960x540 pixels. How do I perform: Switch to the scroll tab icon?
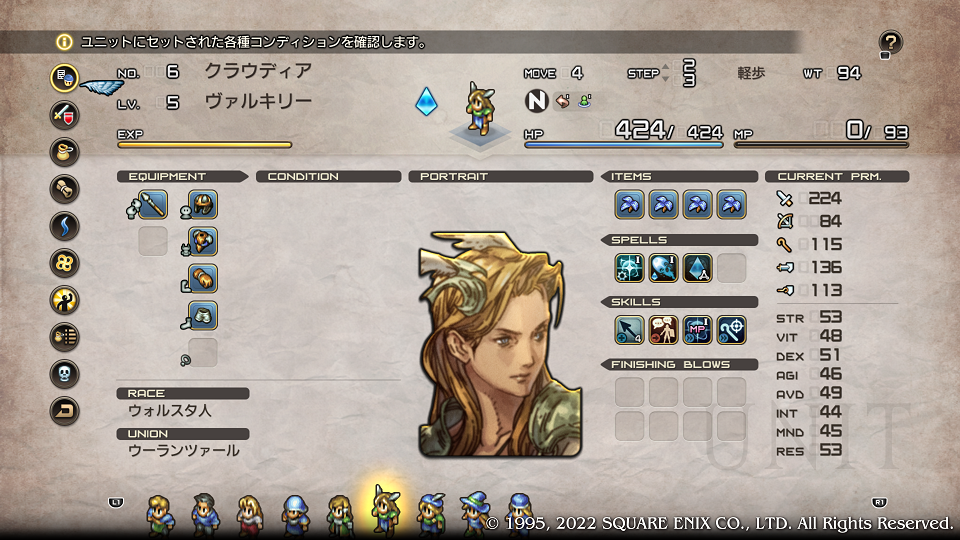(x=65, y=188)
